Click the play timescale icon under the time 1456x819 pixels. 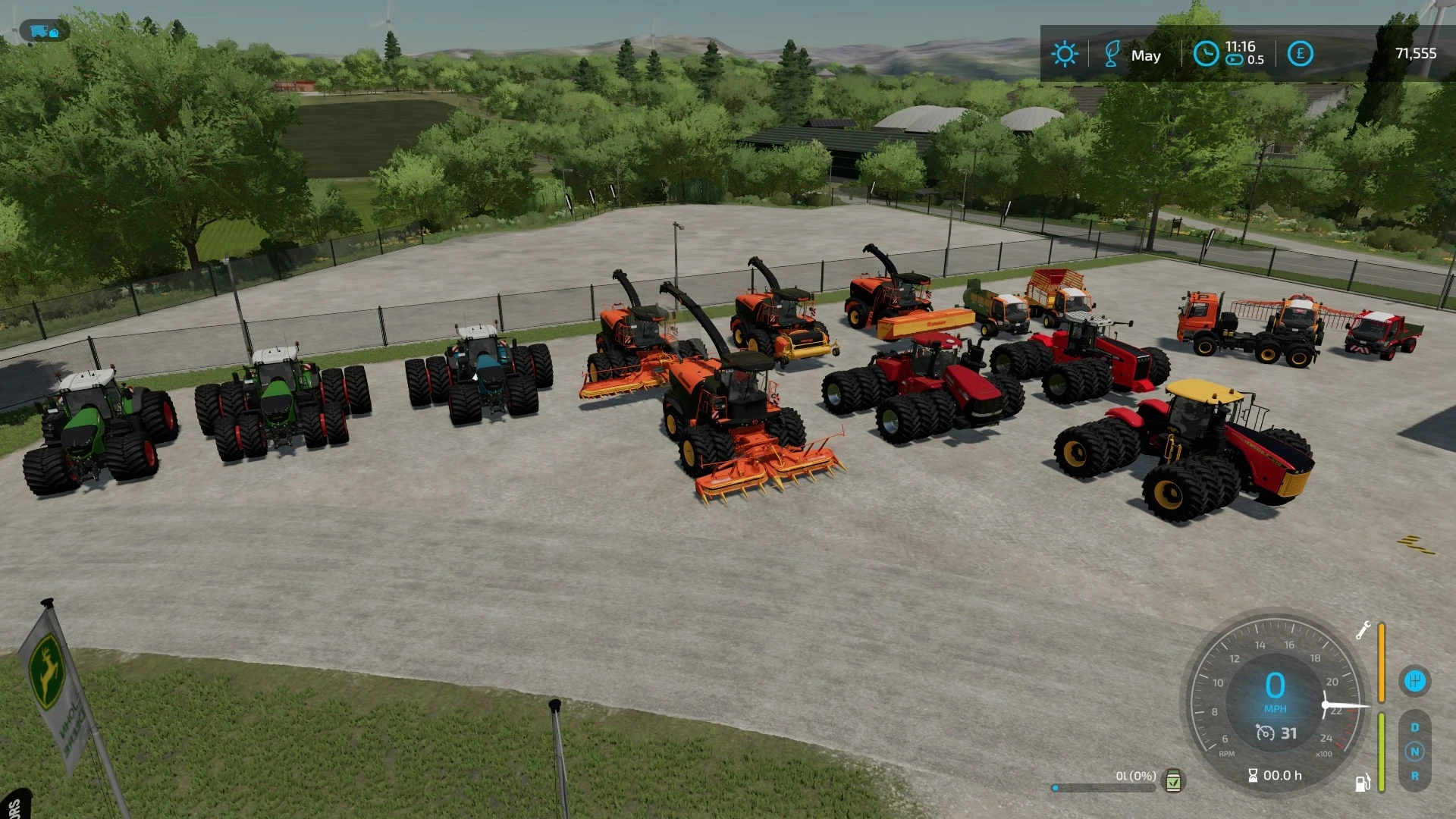[1234, 61]
